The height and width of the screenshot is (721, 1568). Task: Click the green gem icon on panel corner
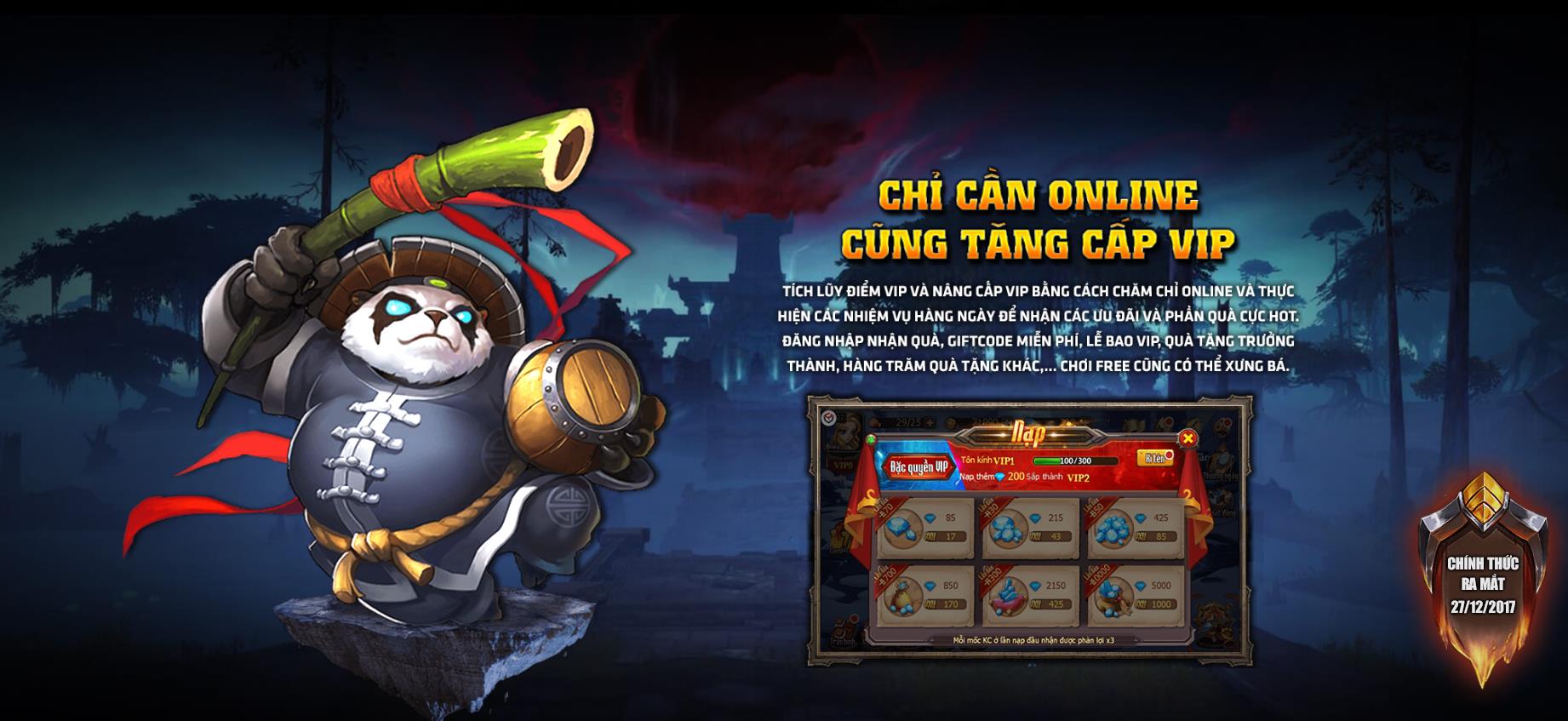(x=870, y=438)
